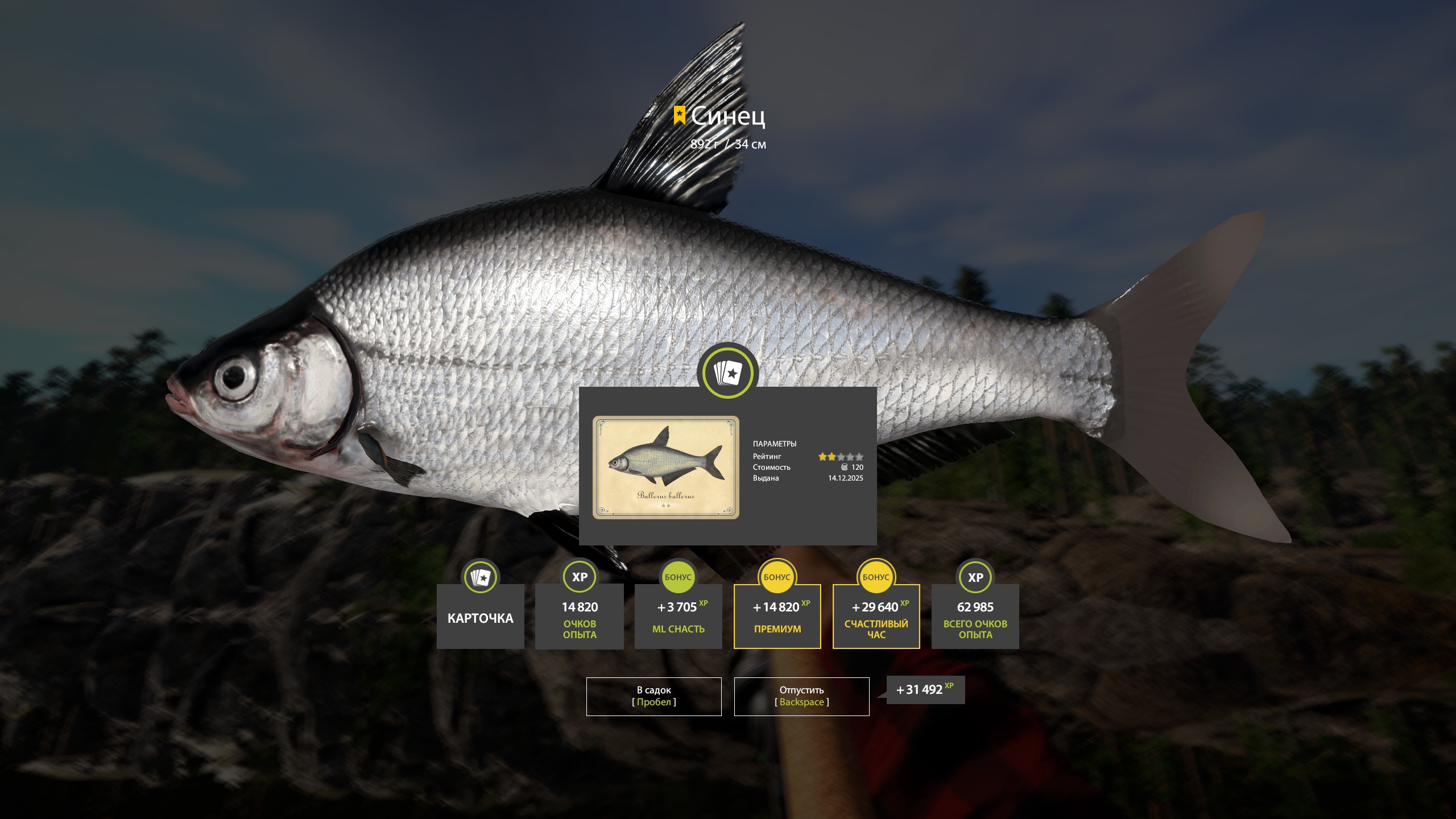Image resolution: width=1456 pixels, height=819 pixels.
Task: Select the Ballerus ballerus card thumbnail
Action: click(666, 467)
